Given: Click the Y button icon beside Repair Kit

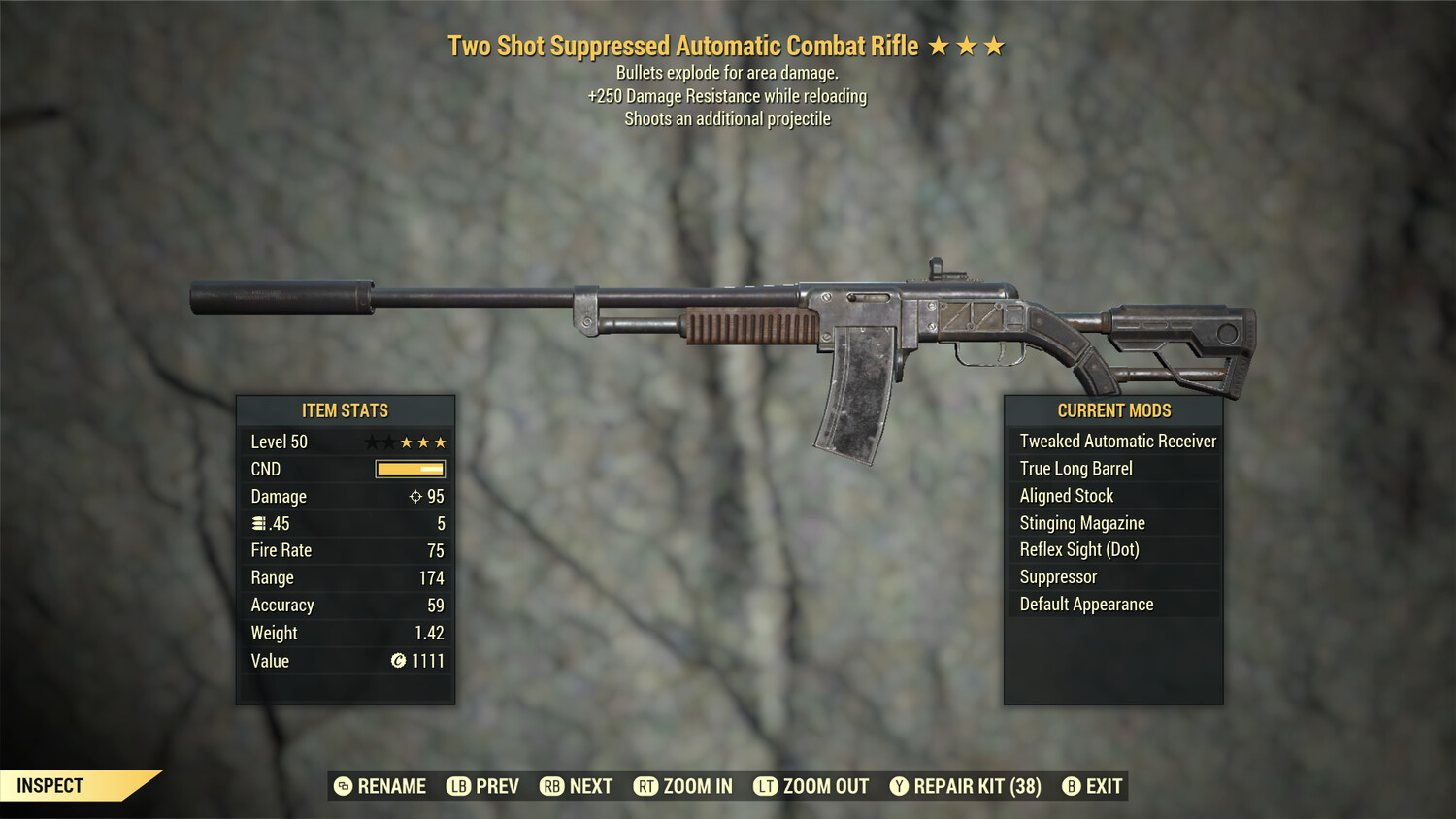Looking at the screenshot, I should pyautogui.click(x=899, y=786).
